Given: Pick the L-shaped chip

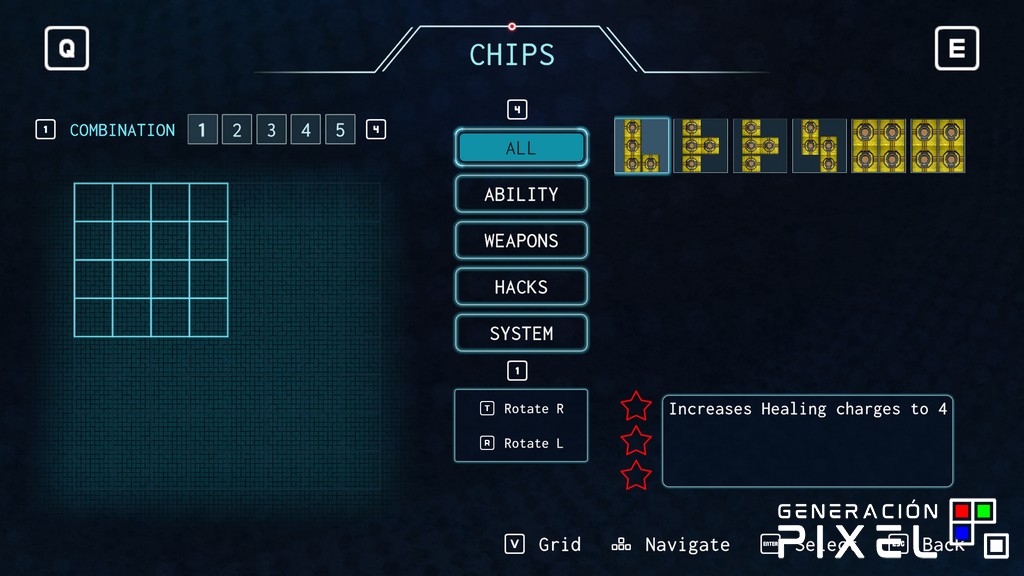Looking at the screenshot, I should [641, 146].
